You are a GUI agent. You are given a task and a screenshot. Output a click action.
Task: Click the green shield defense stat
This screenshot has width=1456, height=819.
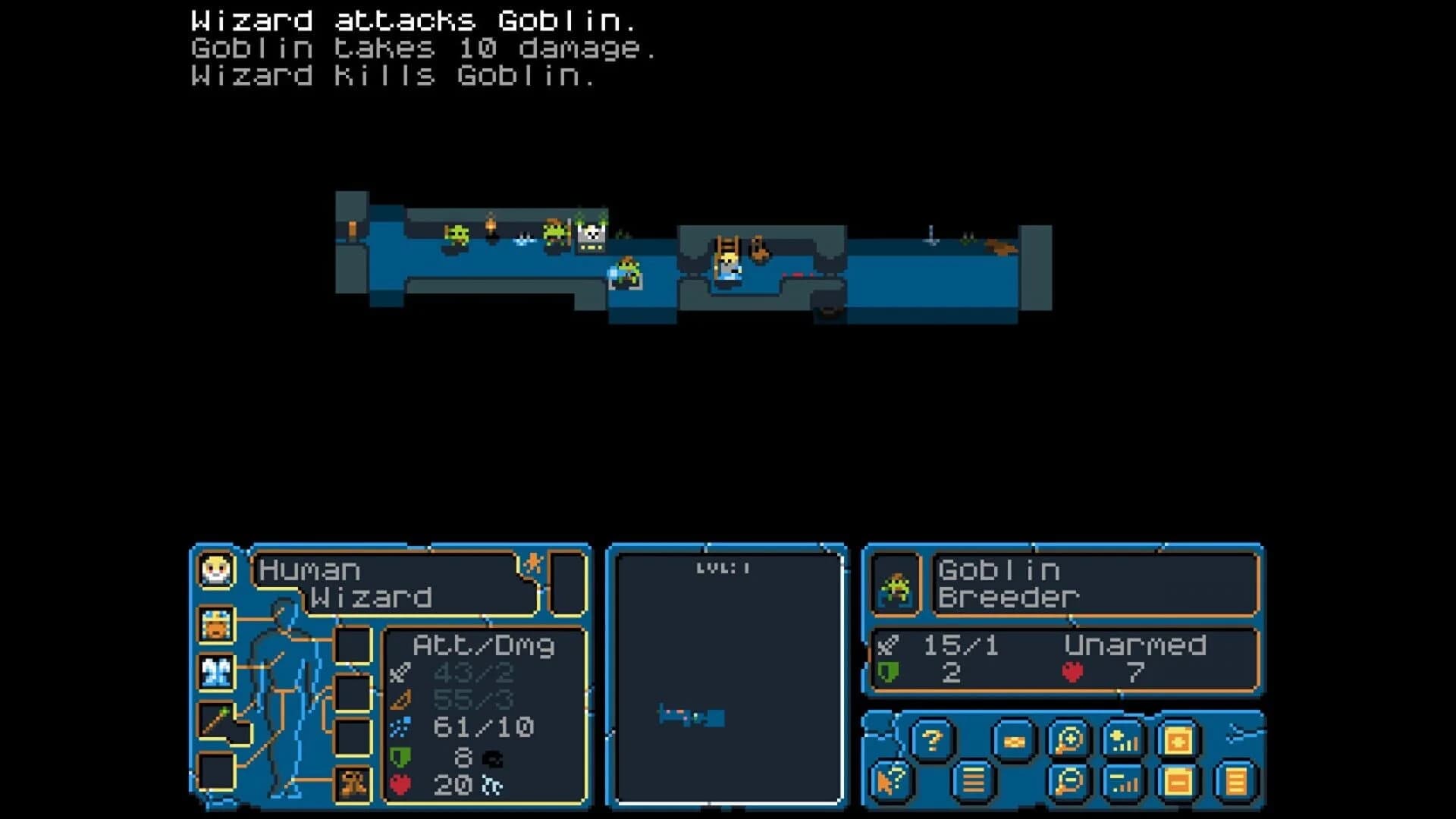tap(400, 757)
